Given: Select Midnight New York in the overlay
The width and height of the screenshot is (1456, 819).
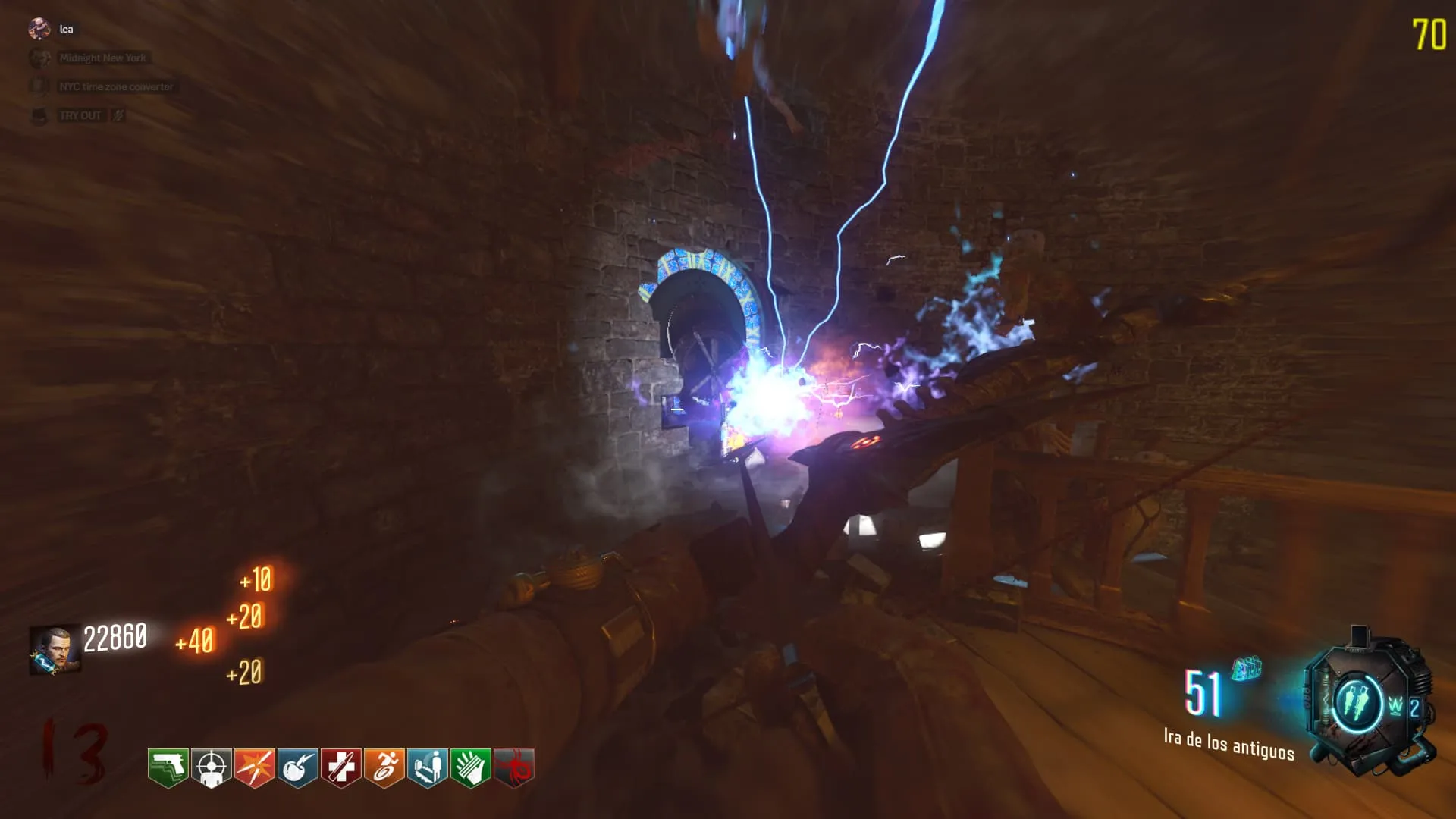Looking at the screenshot, I should point(102,58).
